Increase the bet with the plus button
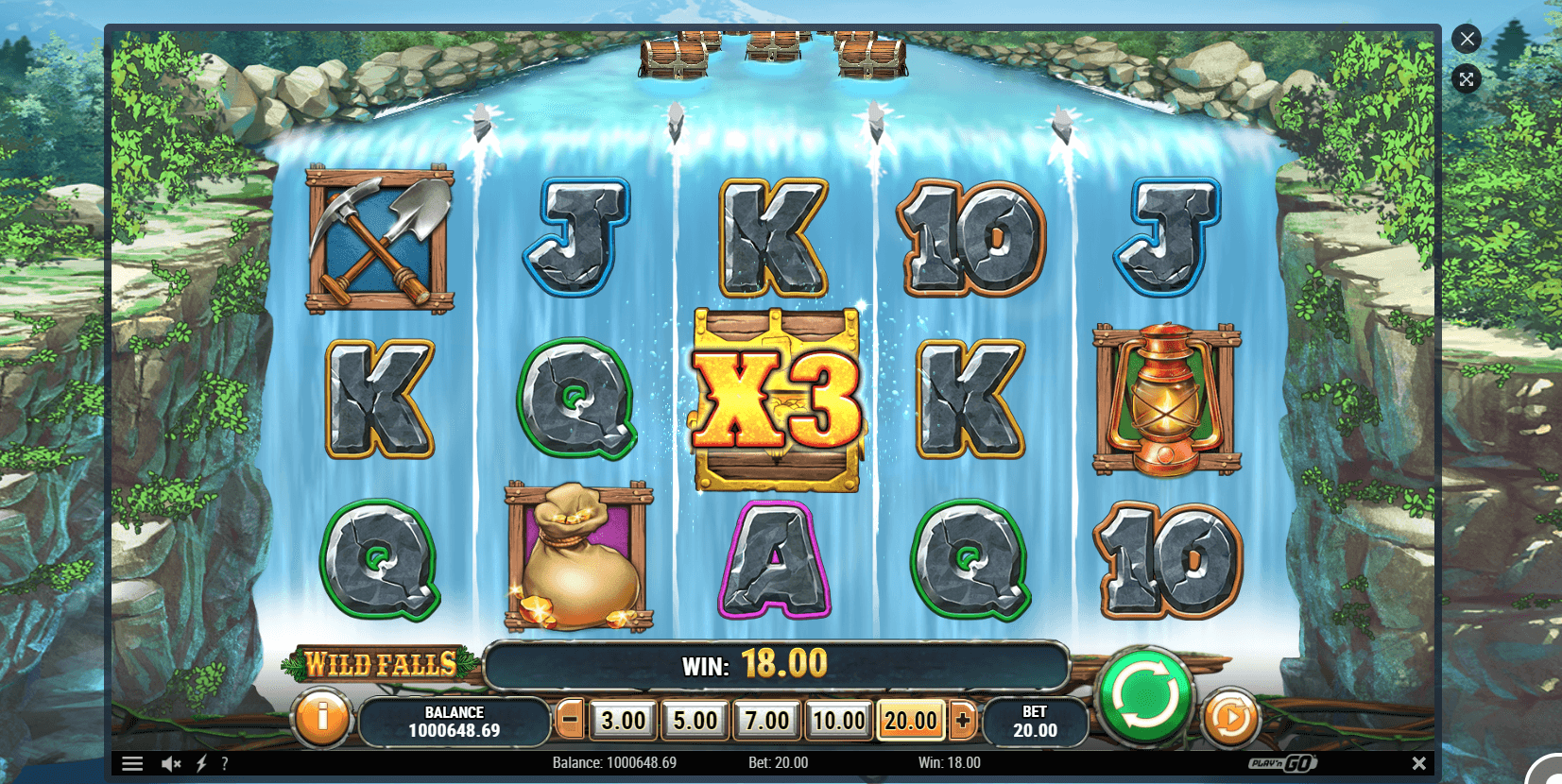The width and height of the screenshot is (1562, 784). click(963, 721)
